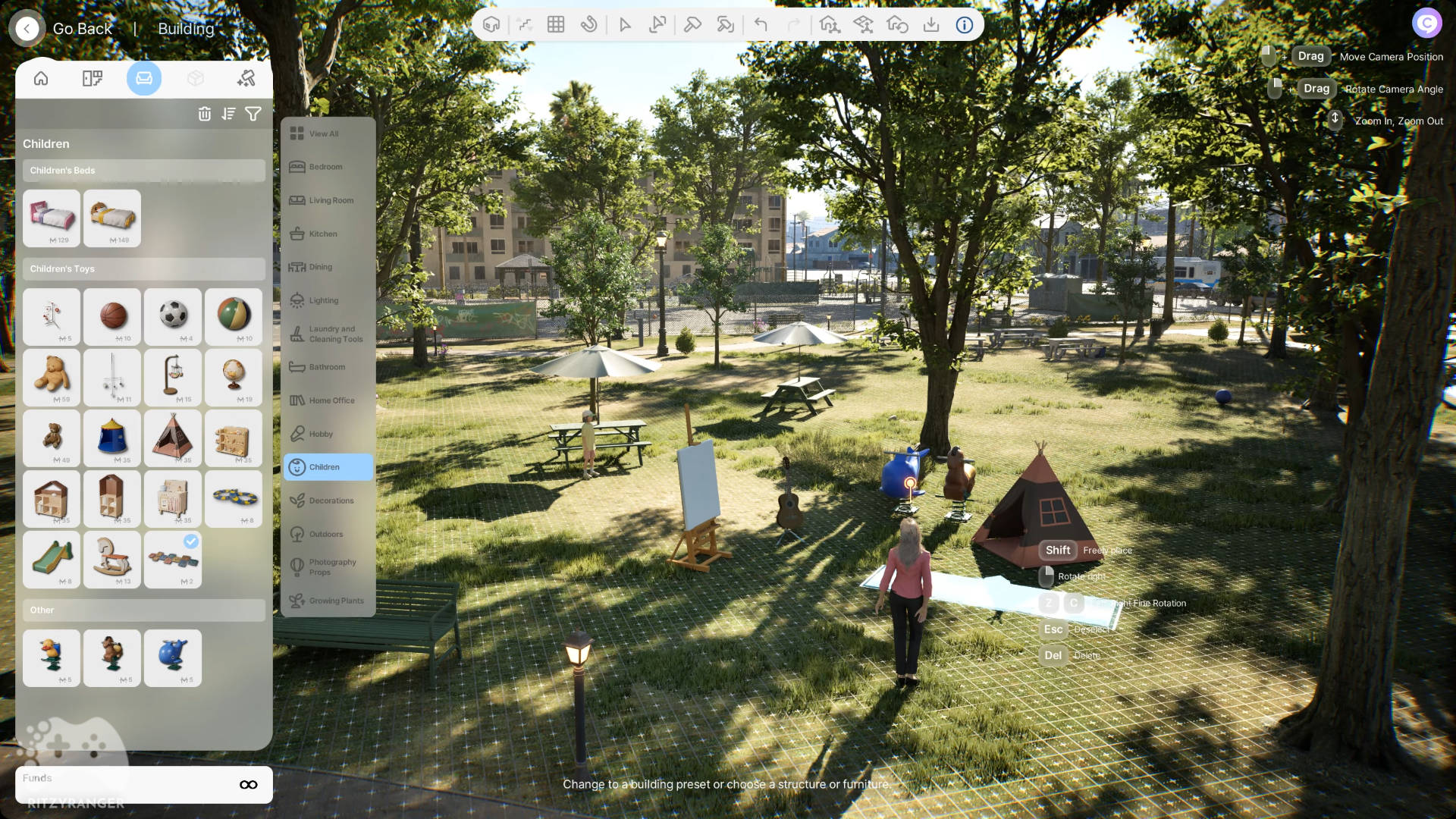The height and width of the screenshot is (819, 1456).
Task: Switch to the Lighting category
Action: [324, 300]
